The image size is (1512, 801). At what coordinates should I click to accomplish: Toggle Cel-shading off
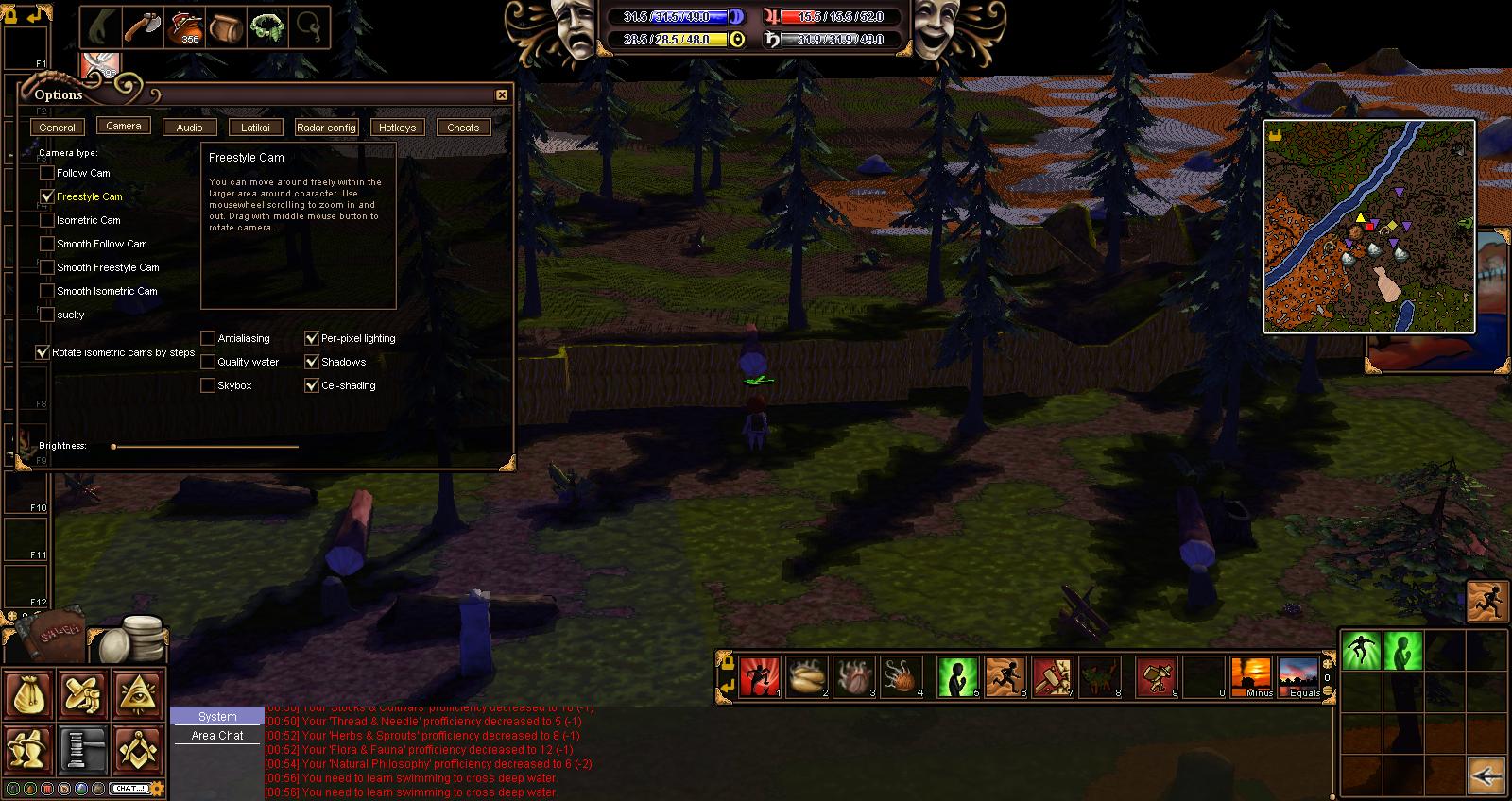tap(312, 386)
